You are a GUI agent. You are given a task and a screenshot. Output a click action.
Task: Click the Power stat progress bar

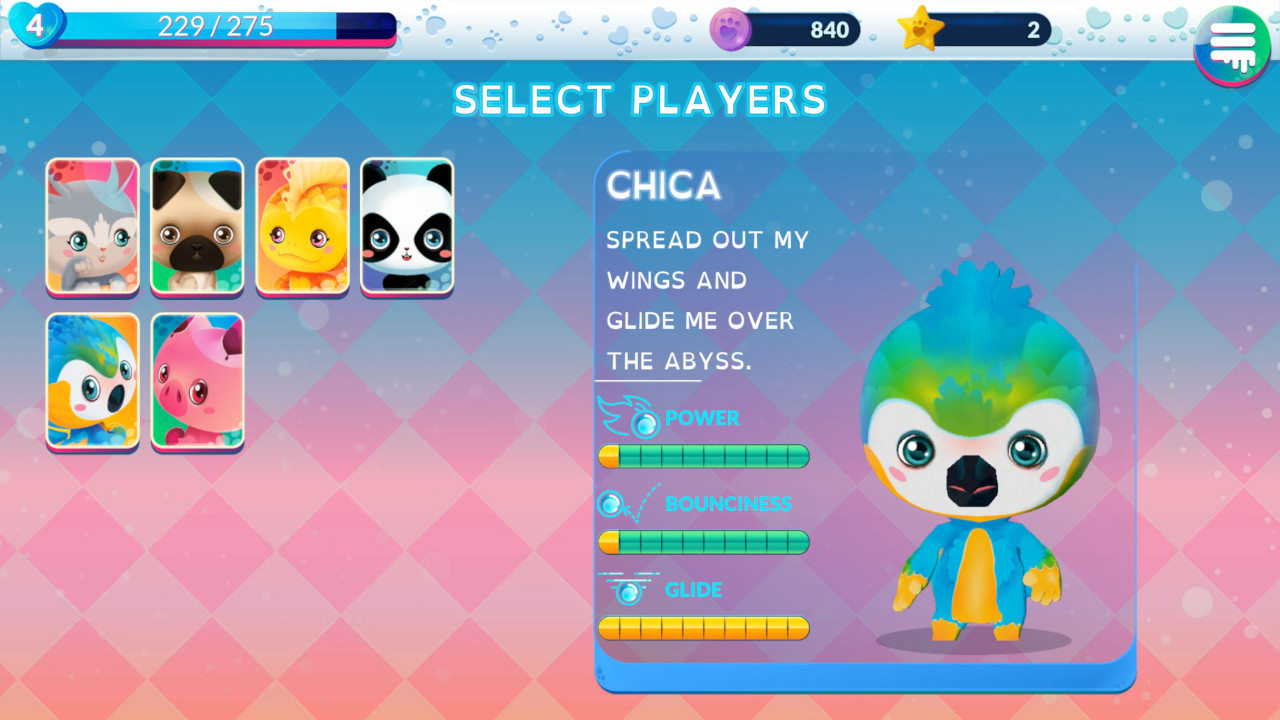703,456
